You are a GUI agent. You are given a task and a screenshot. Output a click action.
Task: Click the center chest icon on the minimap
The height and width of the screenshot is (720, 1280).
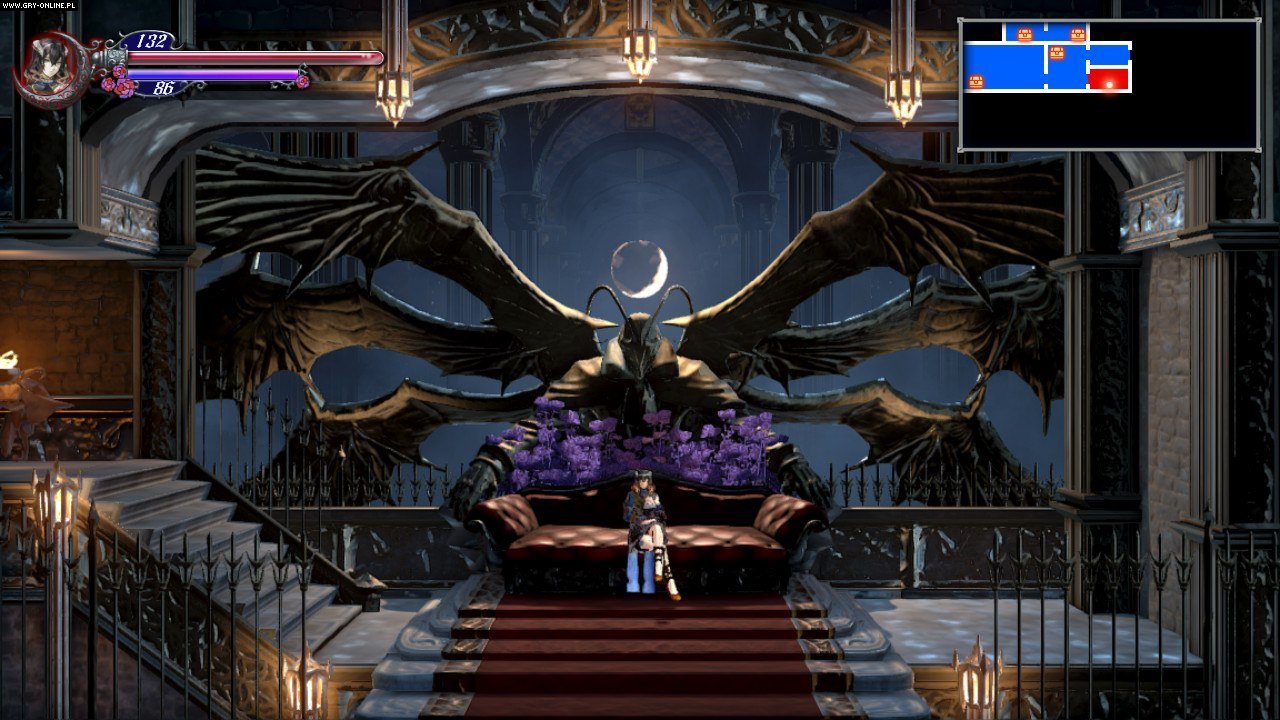[x=1057, y=52]
